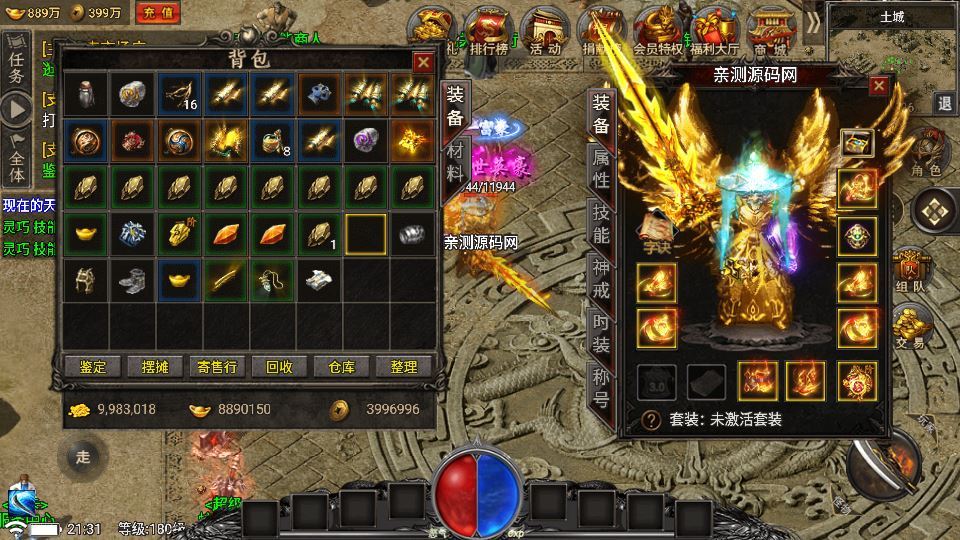Viewport: 960px width, 540px height.
Task: Open the 排行榜 rankings icon
Action: pyautogui.click(x=487, y=30)
